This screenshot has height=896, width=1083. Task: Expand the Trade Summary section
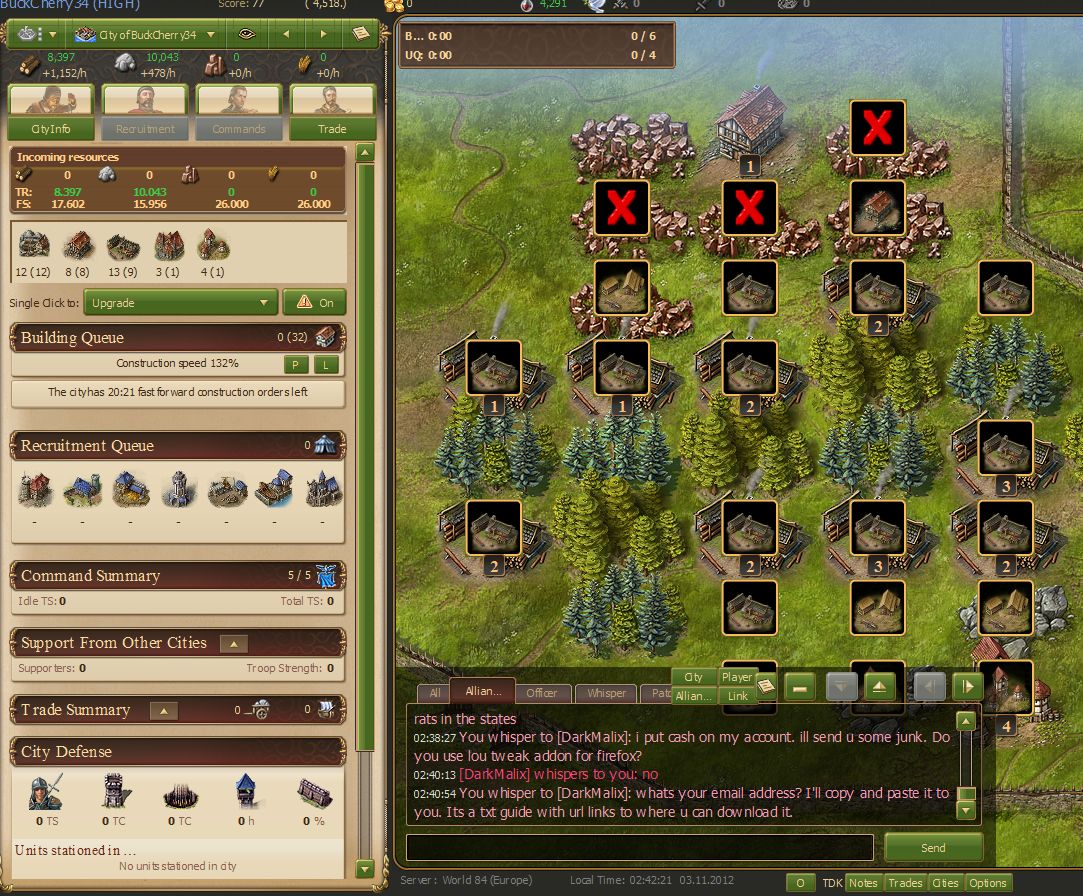pos(163,711)
